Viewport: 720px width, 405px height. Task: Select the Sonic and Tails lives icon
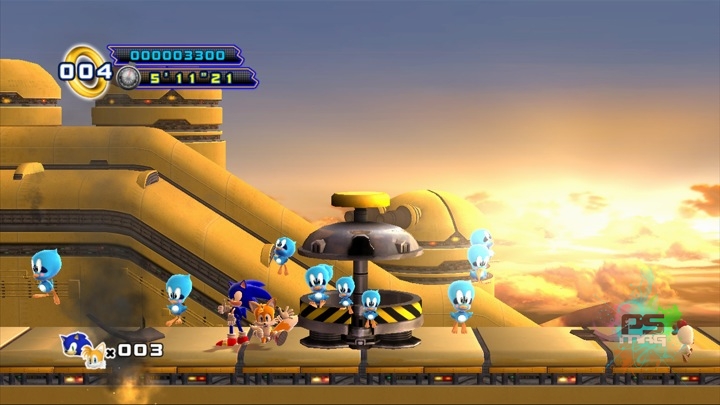click(x=80, y=348)
